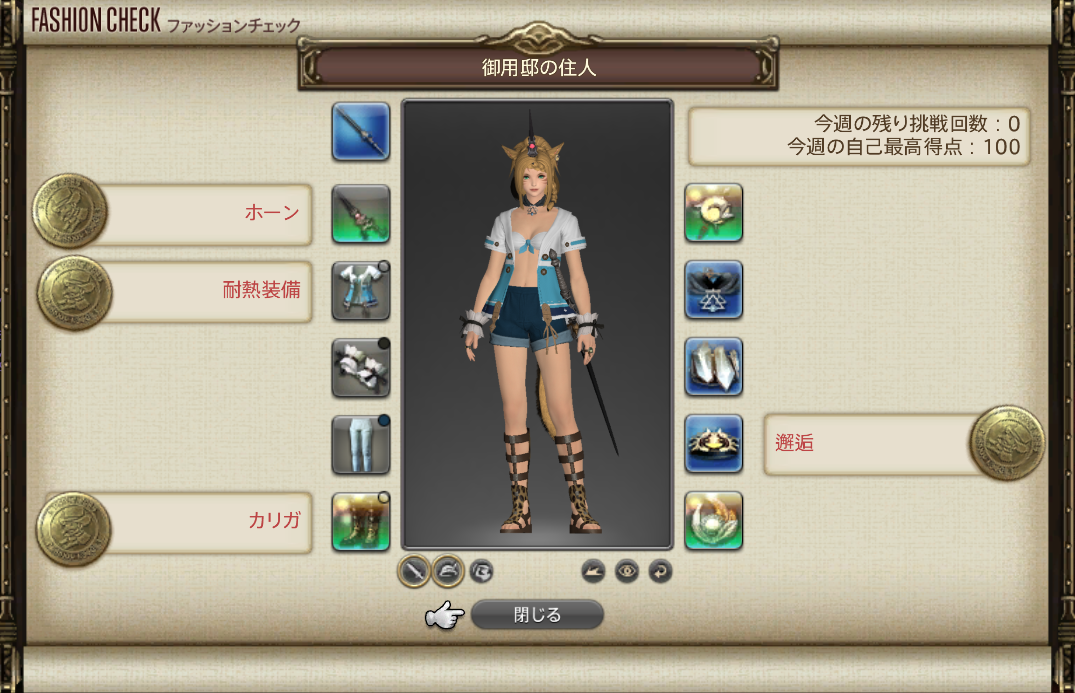Toggle the headgear display helmet button
This screenshot has width=1075, height=693.
(x=447, y=571)
